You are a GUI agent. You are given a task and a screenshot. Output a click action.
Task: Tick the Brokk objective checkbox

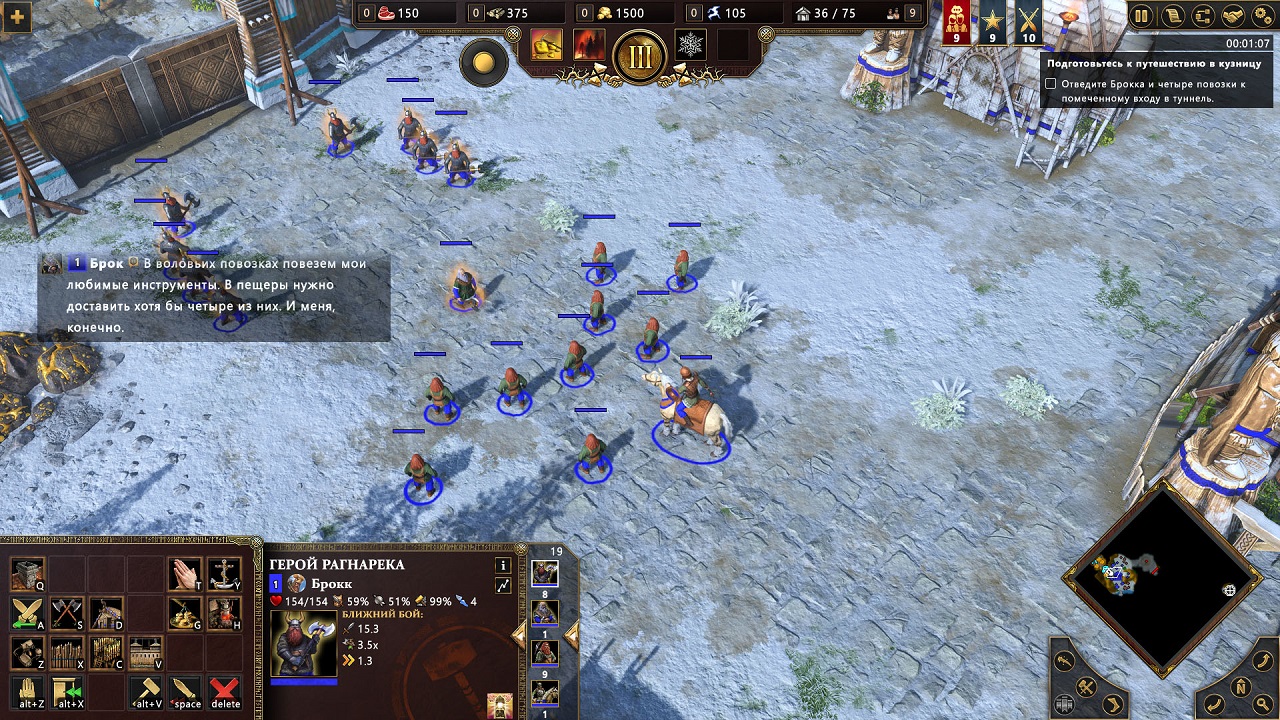click(1051, 85)
